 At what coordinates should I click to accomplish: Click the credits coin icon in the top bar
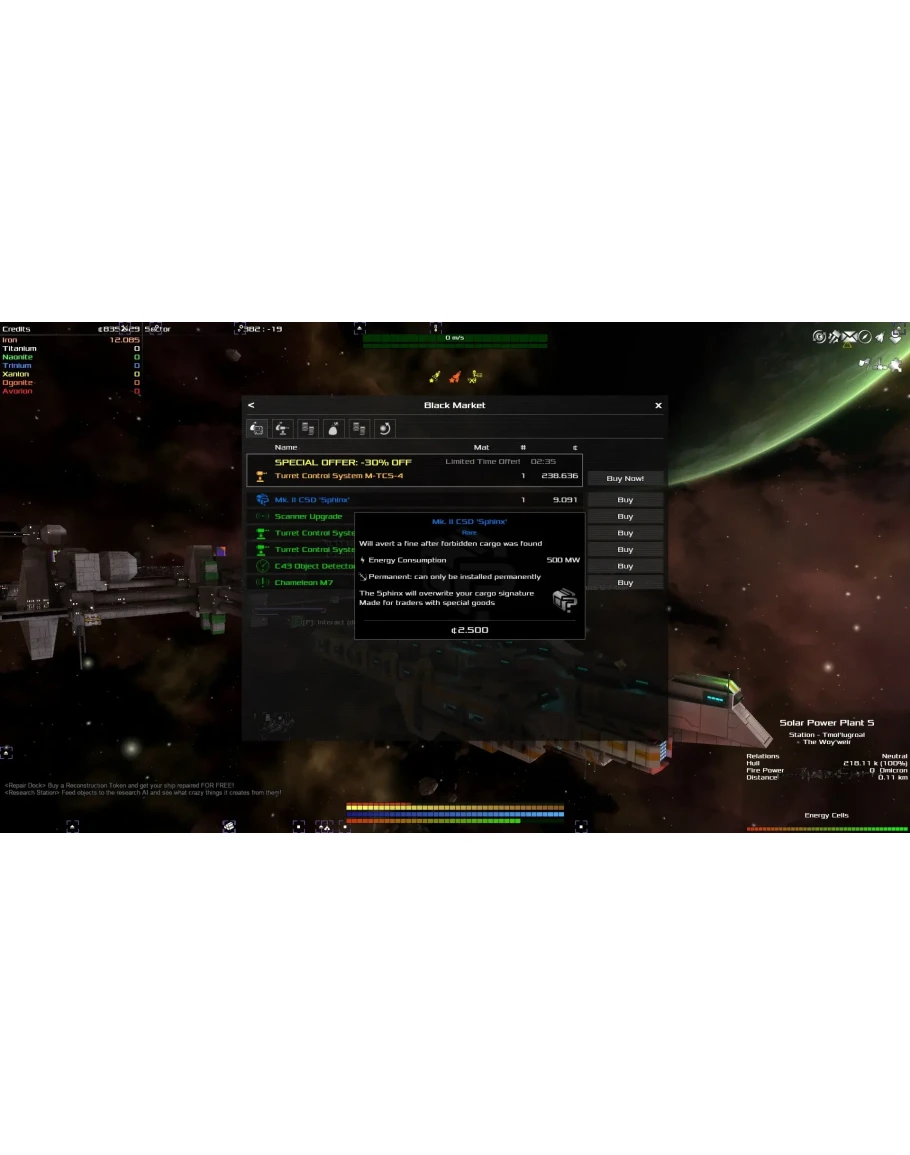coord(819,337)
